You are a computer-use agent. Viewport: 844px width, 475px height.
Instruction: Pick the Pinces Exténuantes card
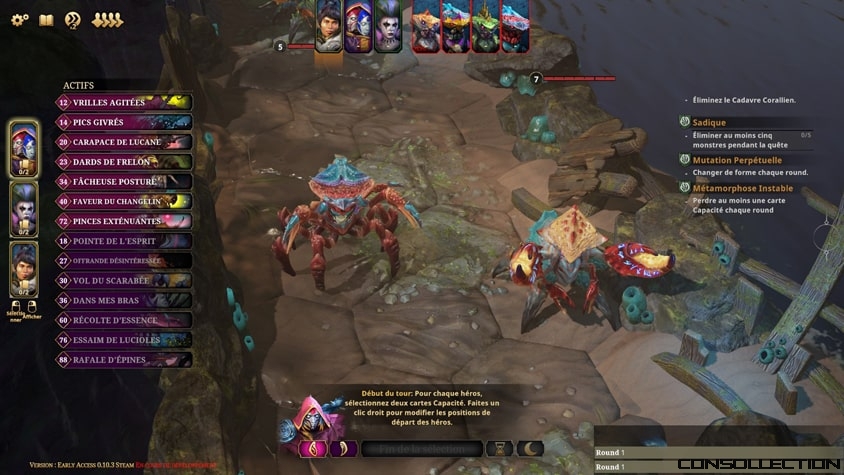(x=124, y=221)
